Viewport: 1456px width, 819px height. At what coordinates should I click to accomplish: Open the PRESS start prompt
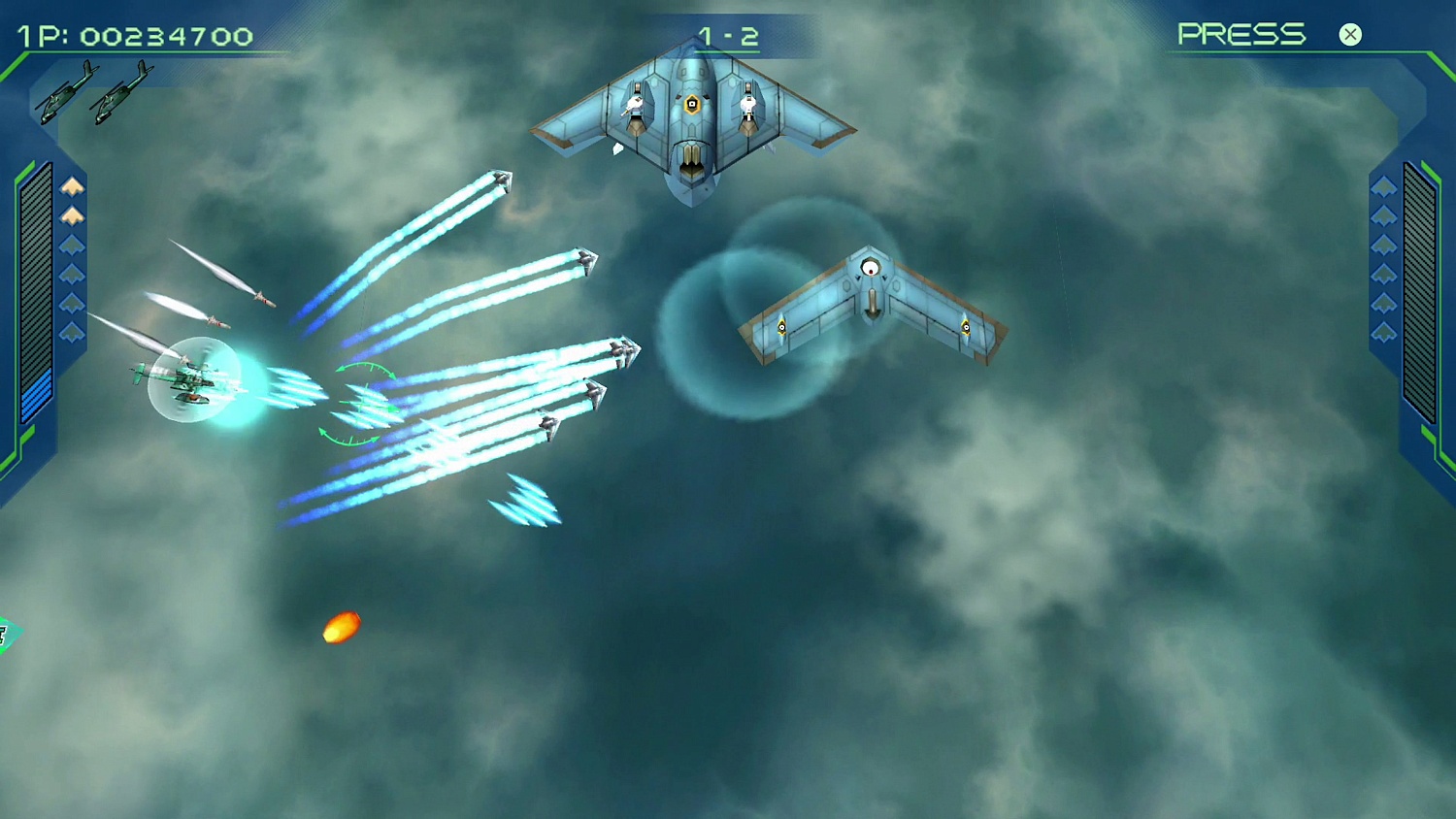[x=1241, y=34]
